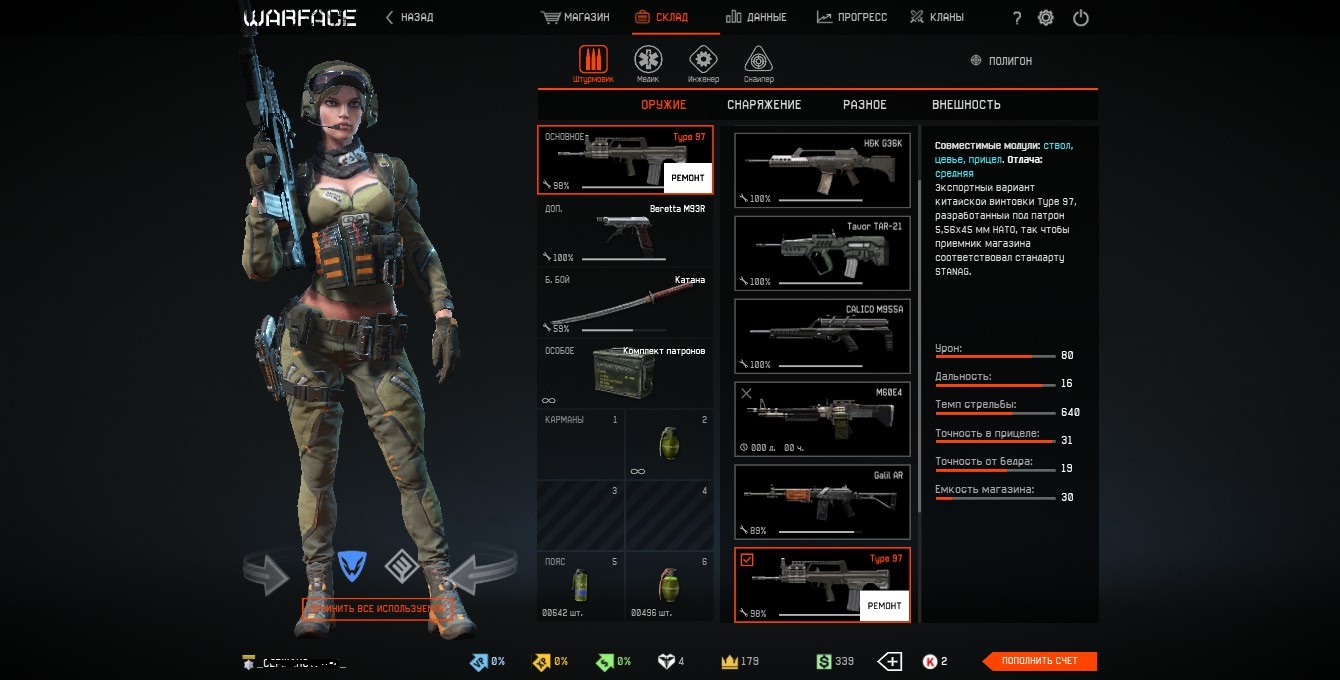This screenshot has height=680, width=1340.
Task: Go back with the Назад button
Action: pos(410,17)
